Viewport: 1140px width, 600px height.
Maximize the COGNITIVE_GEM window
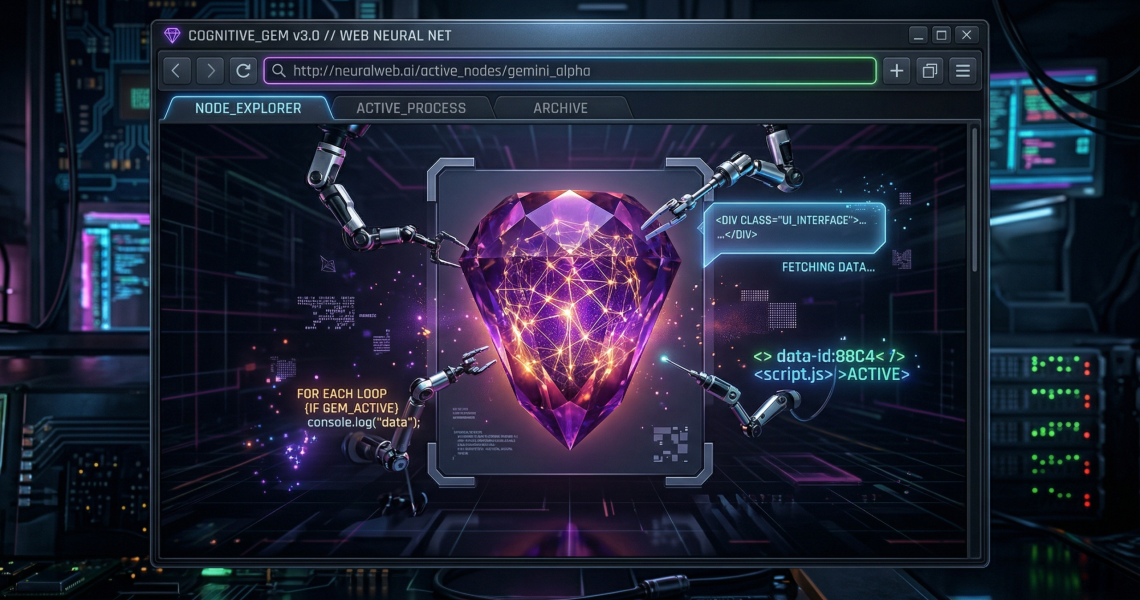[941, 35]
